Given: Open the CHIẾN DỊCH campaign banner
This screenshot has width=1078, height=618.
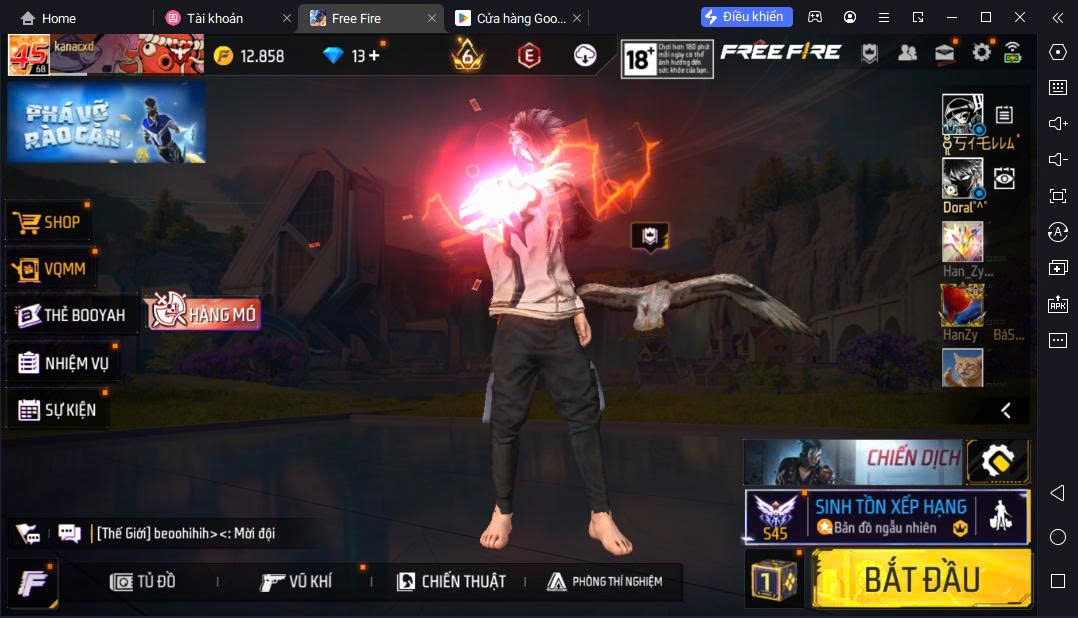Looking at the screenshot, I should [x=852, y=460].
